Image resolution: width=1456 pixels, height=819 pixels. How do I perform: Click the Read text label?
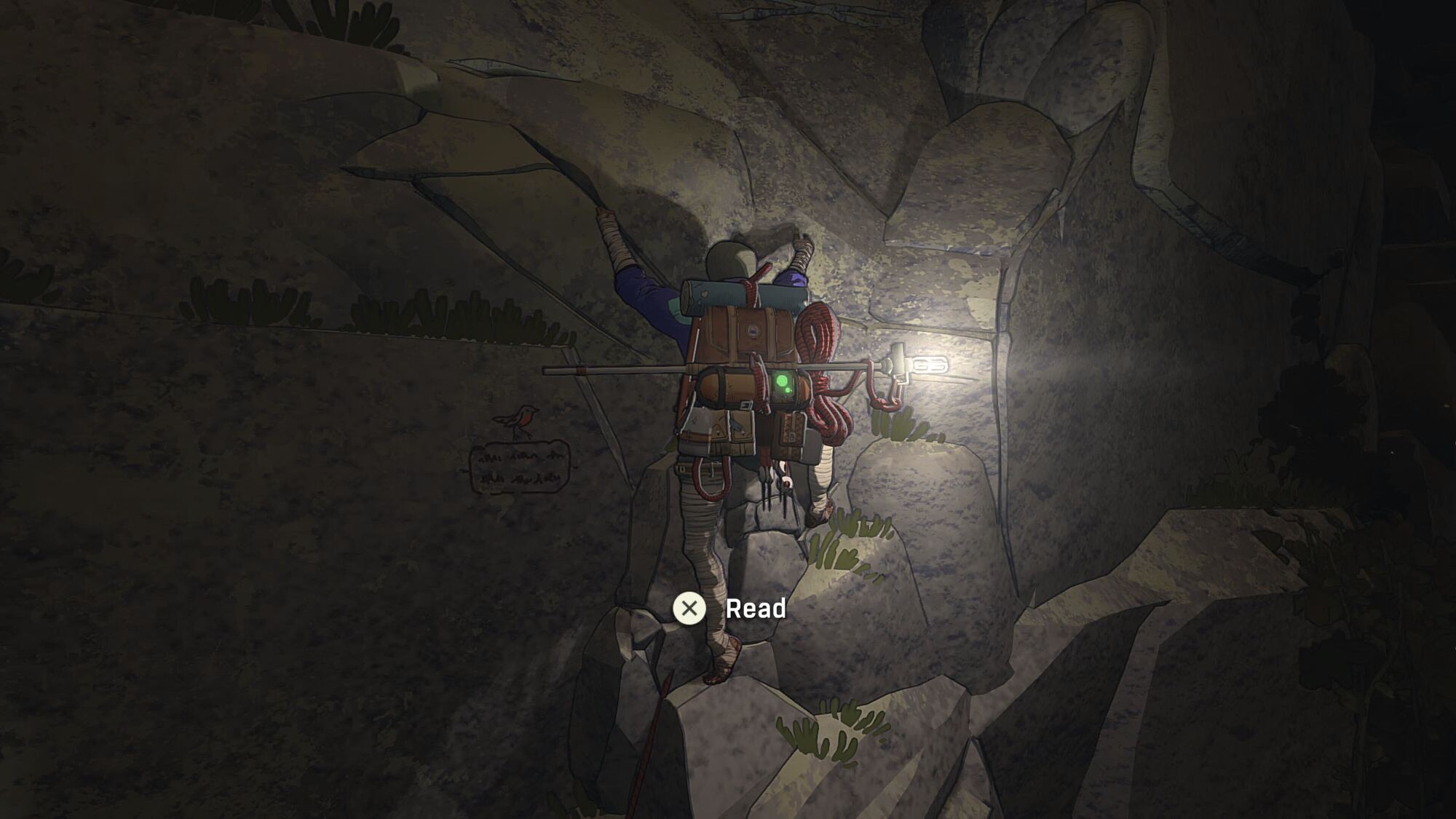(x=756, y=609)
